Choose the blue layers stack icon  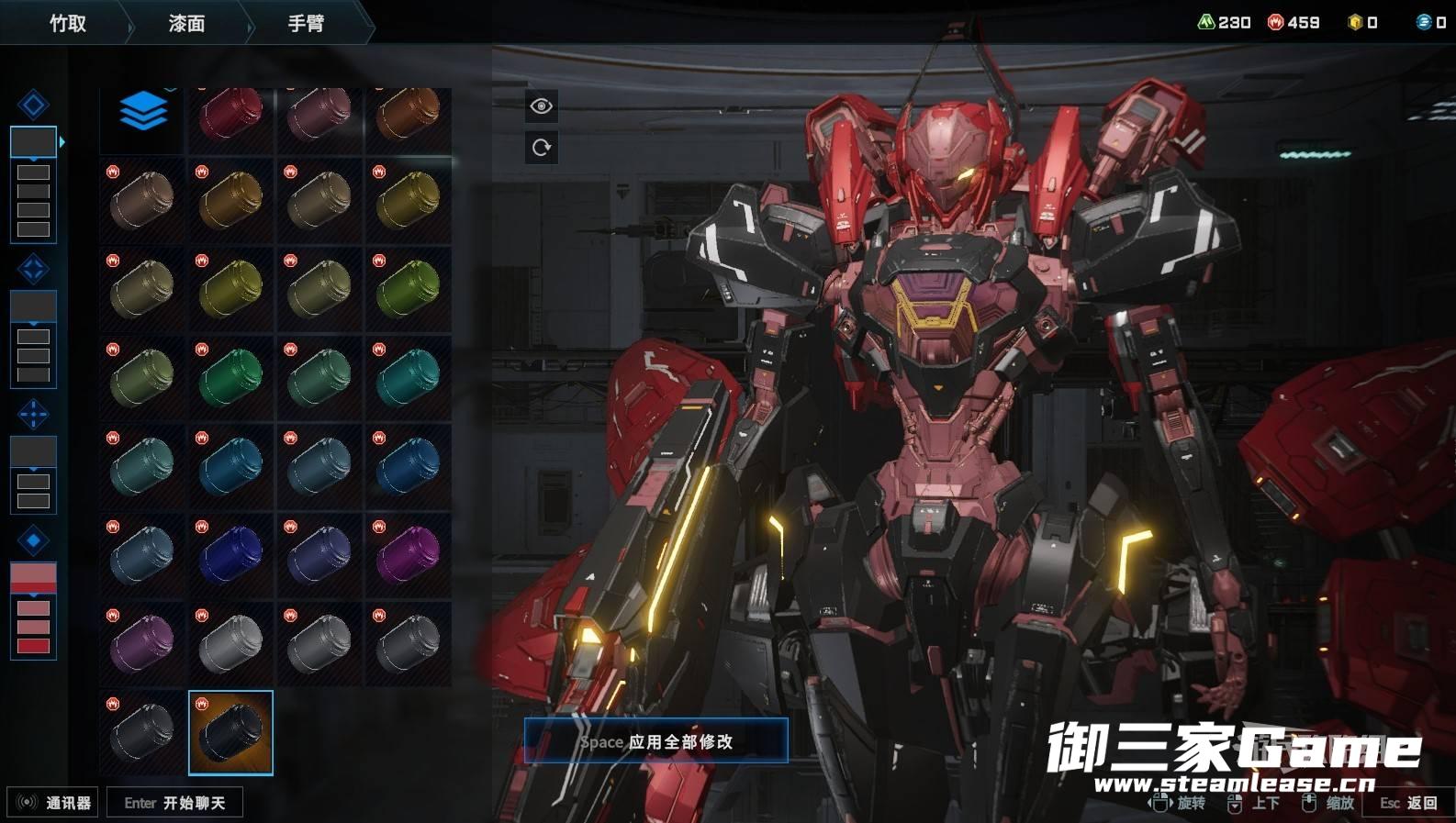point(142,113)
